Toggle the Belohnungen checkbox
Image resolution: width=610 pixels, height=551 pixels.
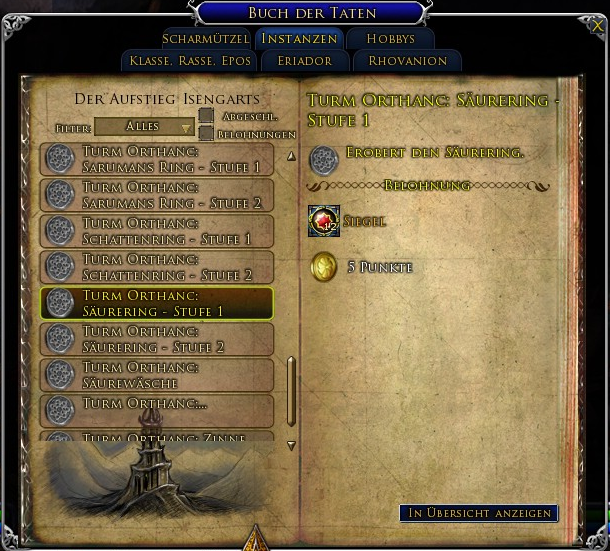(x=206, y=133)
